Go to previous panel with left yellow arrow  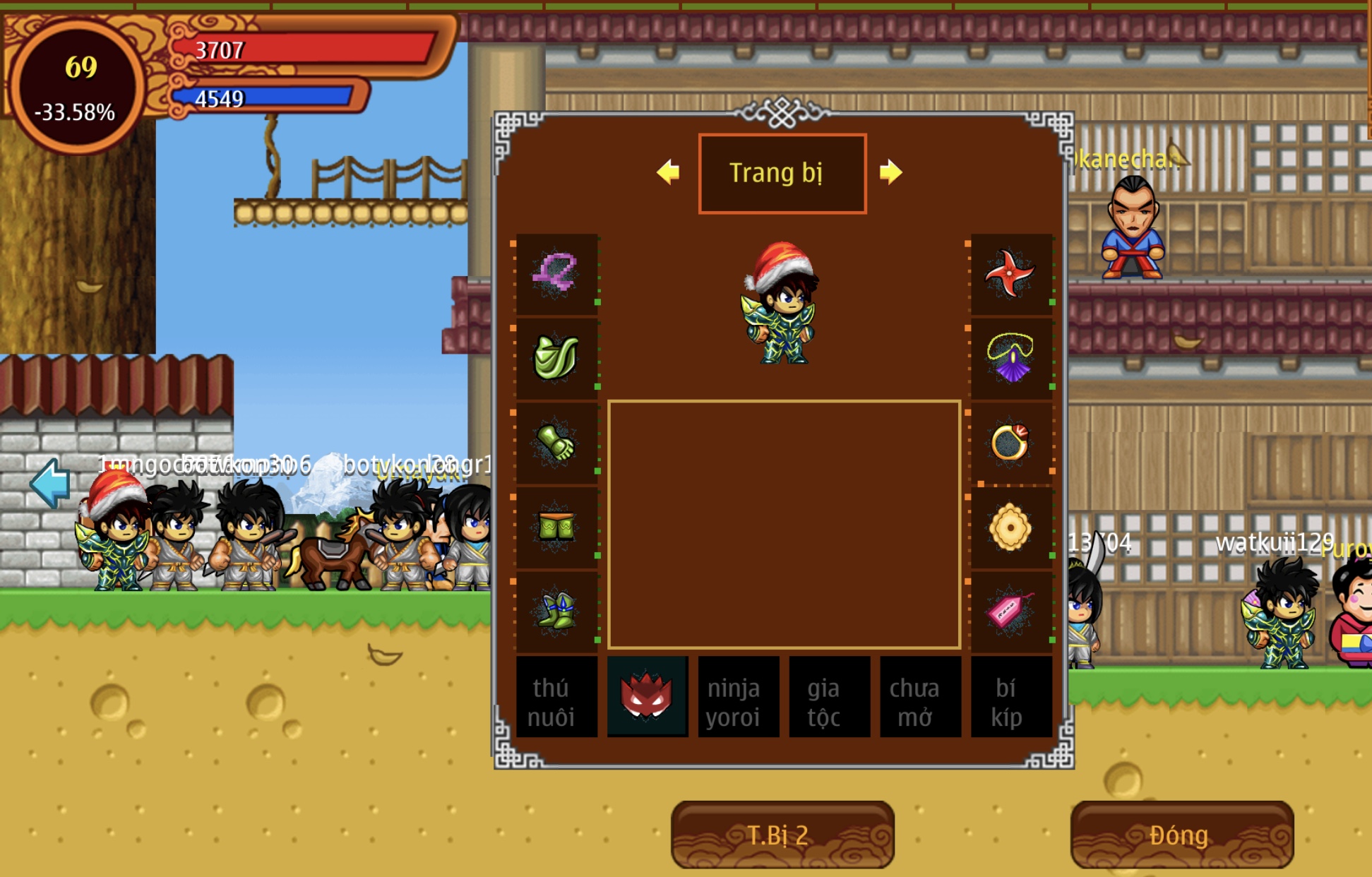pos(668,172)
